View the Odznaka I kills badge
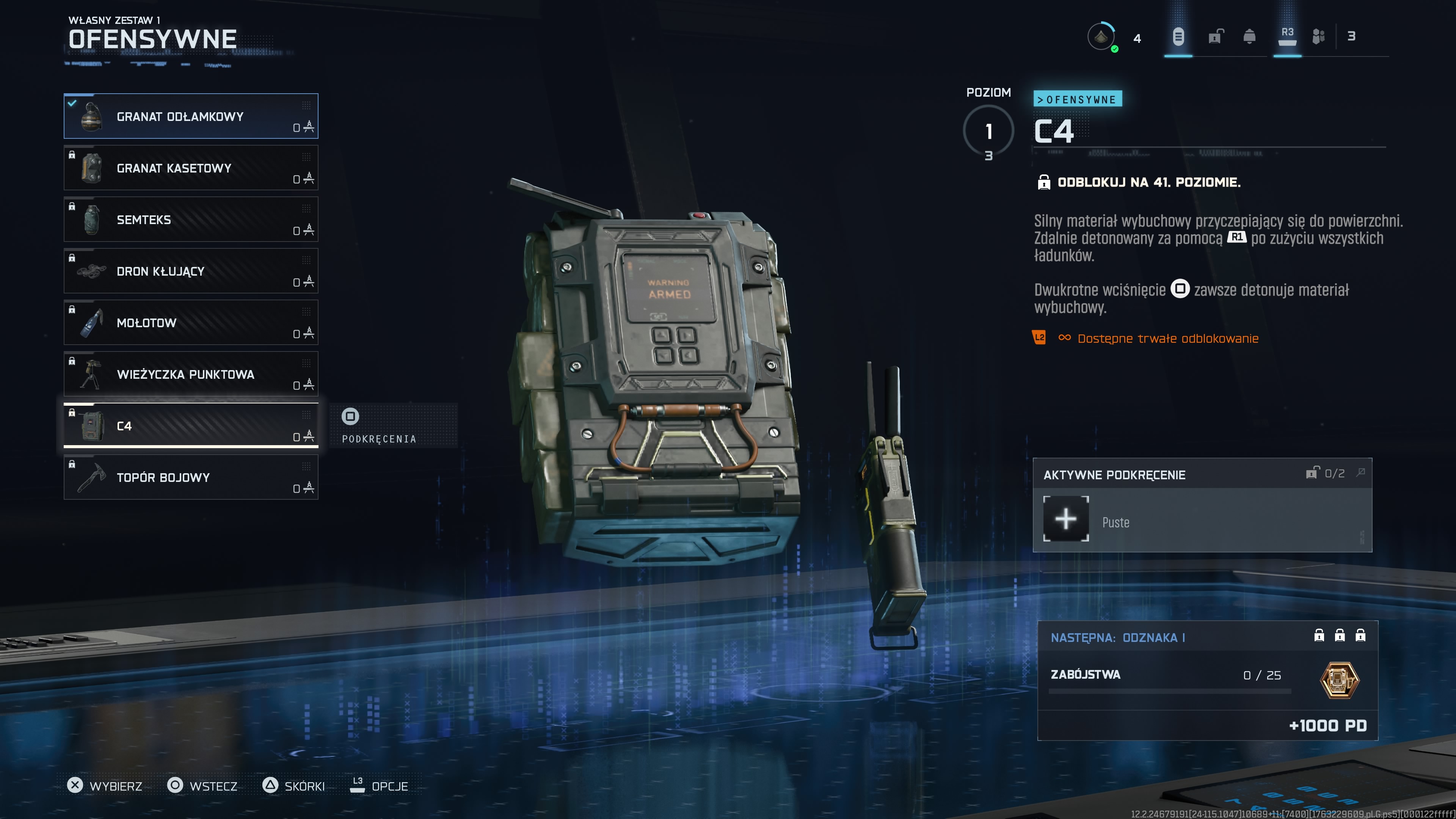1456x819 pixels. (x=1339, y=680)
